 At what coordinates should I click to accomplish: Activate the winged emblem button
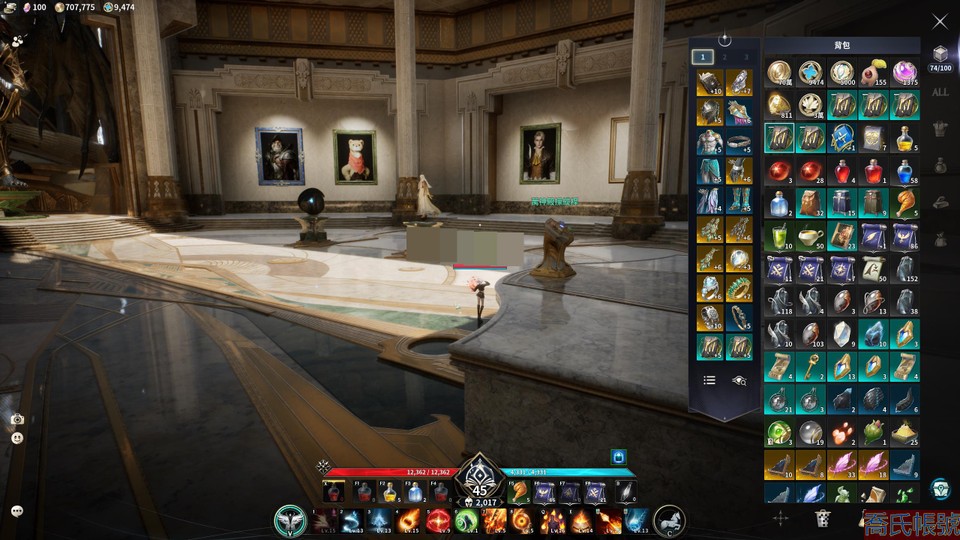click(x=290, y=521)
